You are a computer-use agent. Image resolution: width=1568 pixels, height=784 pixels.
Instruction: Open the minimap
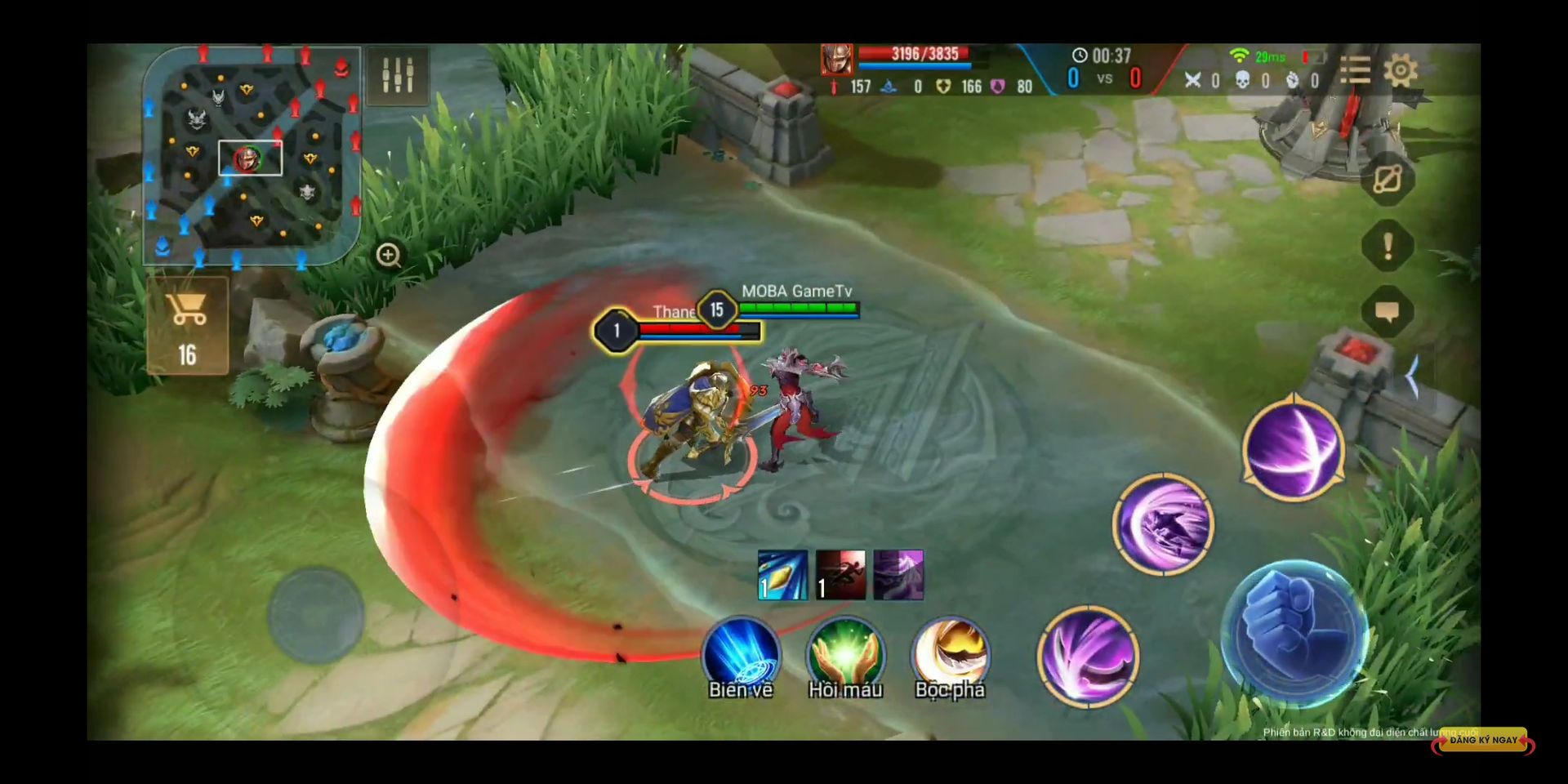pyautogui.click(x=252, y=155)
